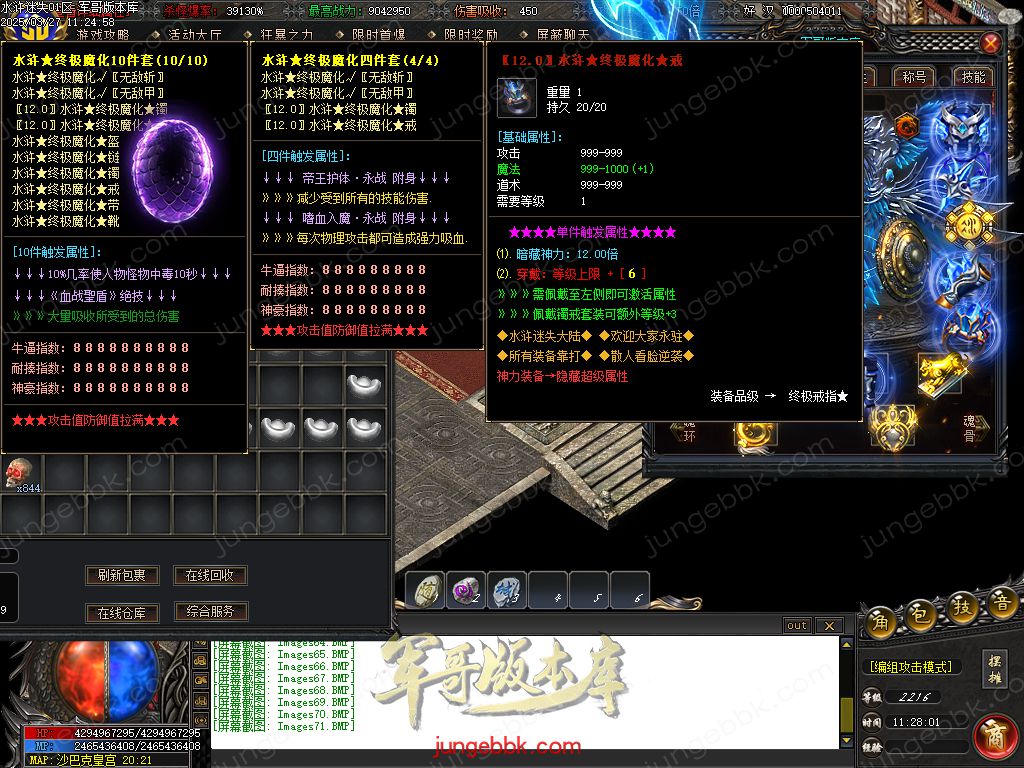Viewport: 1024px width, 768px height.
Task: Toggle the 编组攻击模式 attack mode label
Action: point(910,667)
